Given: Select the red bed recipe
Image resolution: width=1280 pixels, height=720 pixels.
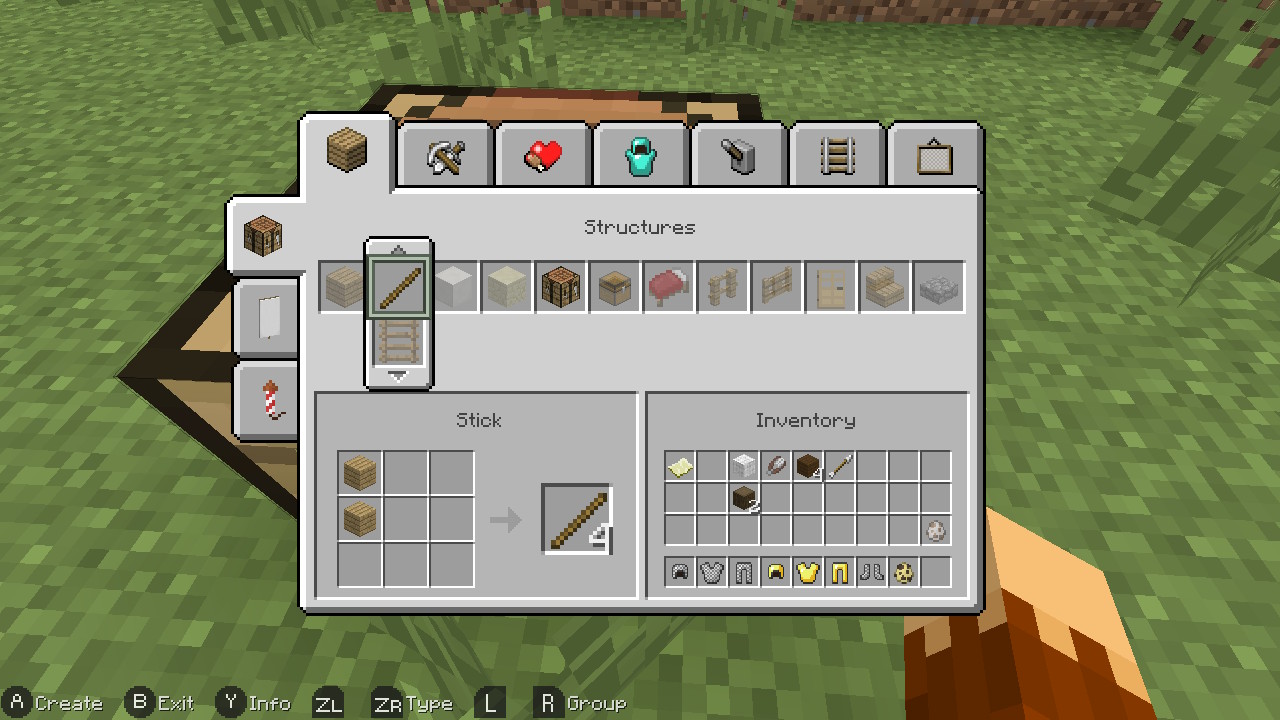Looking at the screenshot, I should [x=669, y=288].
